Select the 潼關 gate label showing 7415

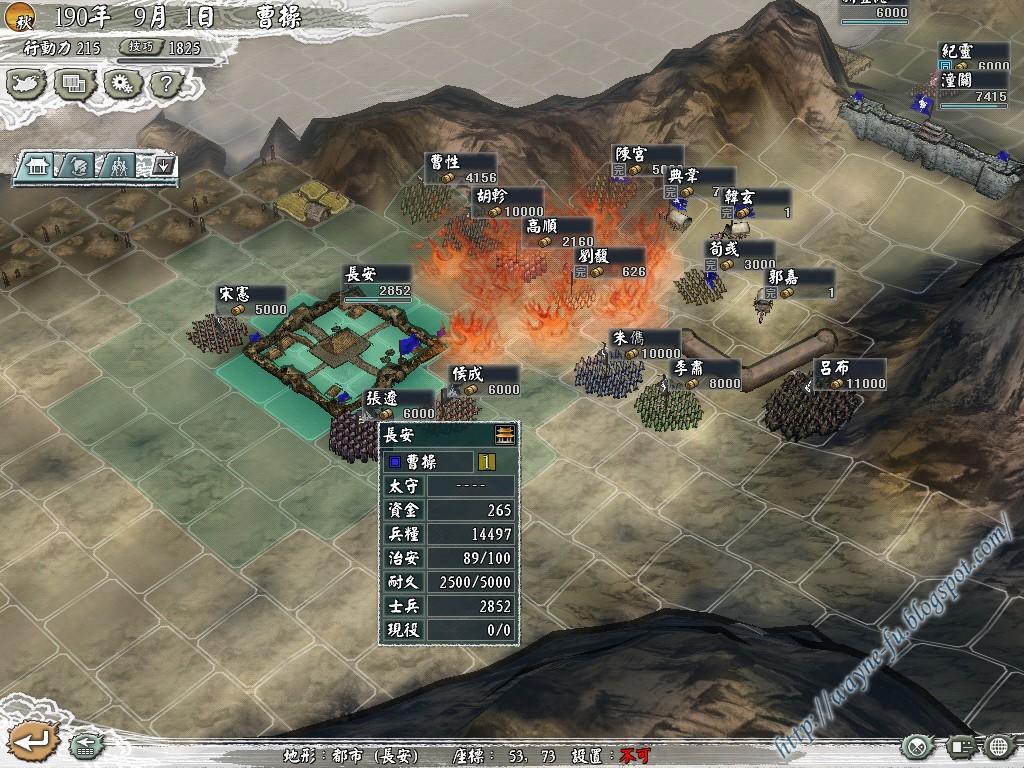pos(973,88)
